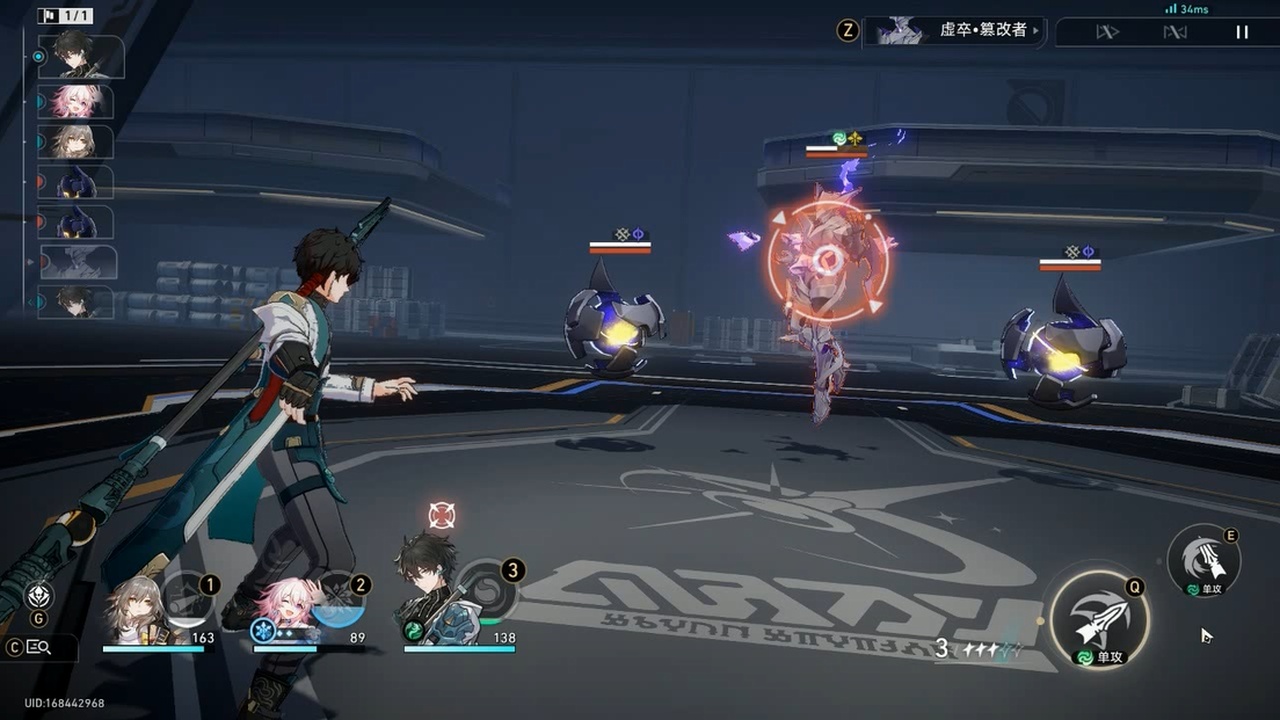This screenshot has height=720, width=1280.
Task: Select the gray-haired Trailblazer's bottom portrait
Action: click(x=134, y=612)
